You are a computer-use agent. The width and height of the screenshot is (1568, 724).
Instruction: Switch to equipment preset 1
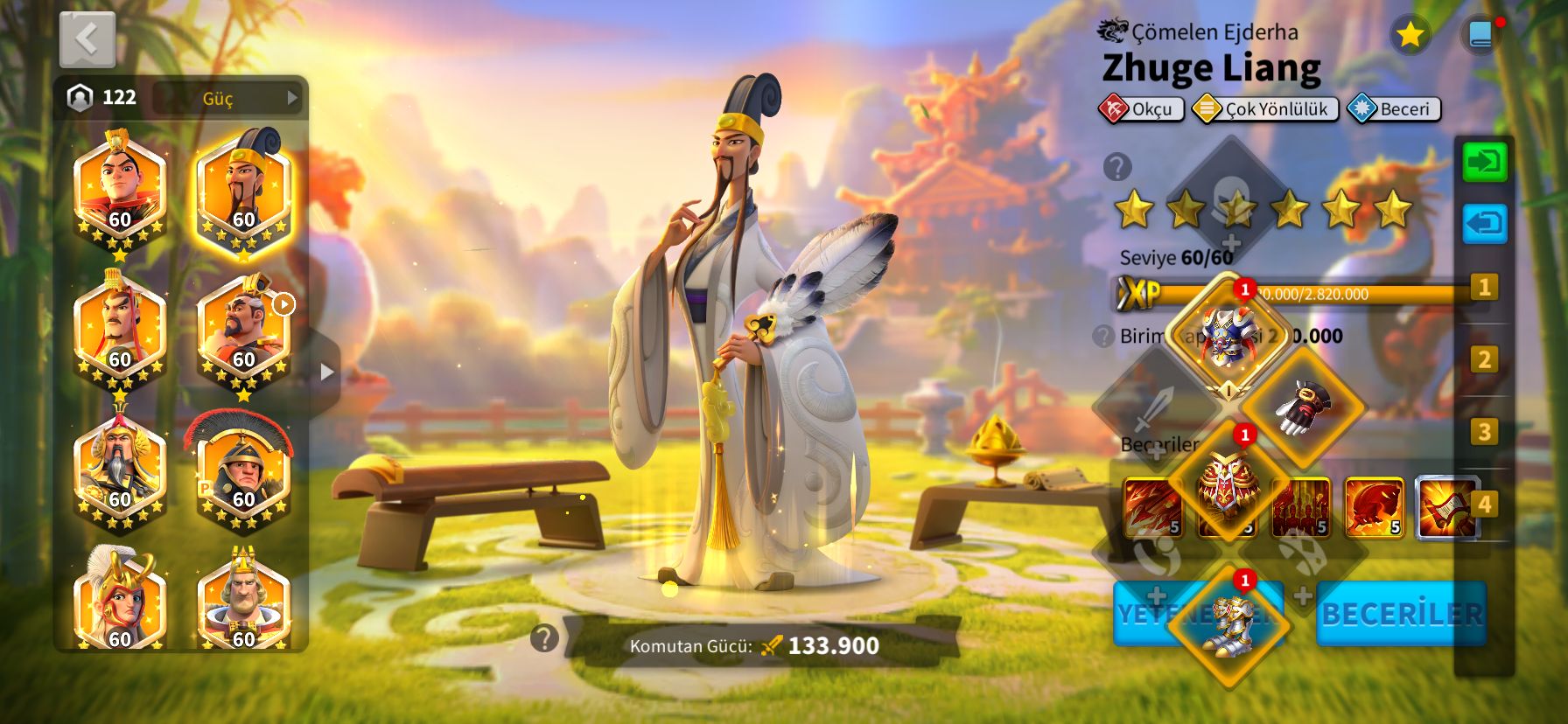(1484, 287)
